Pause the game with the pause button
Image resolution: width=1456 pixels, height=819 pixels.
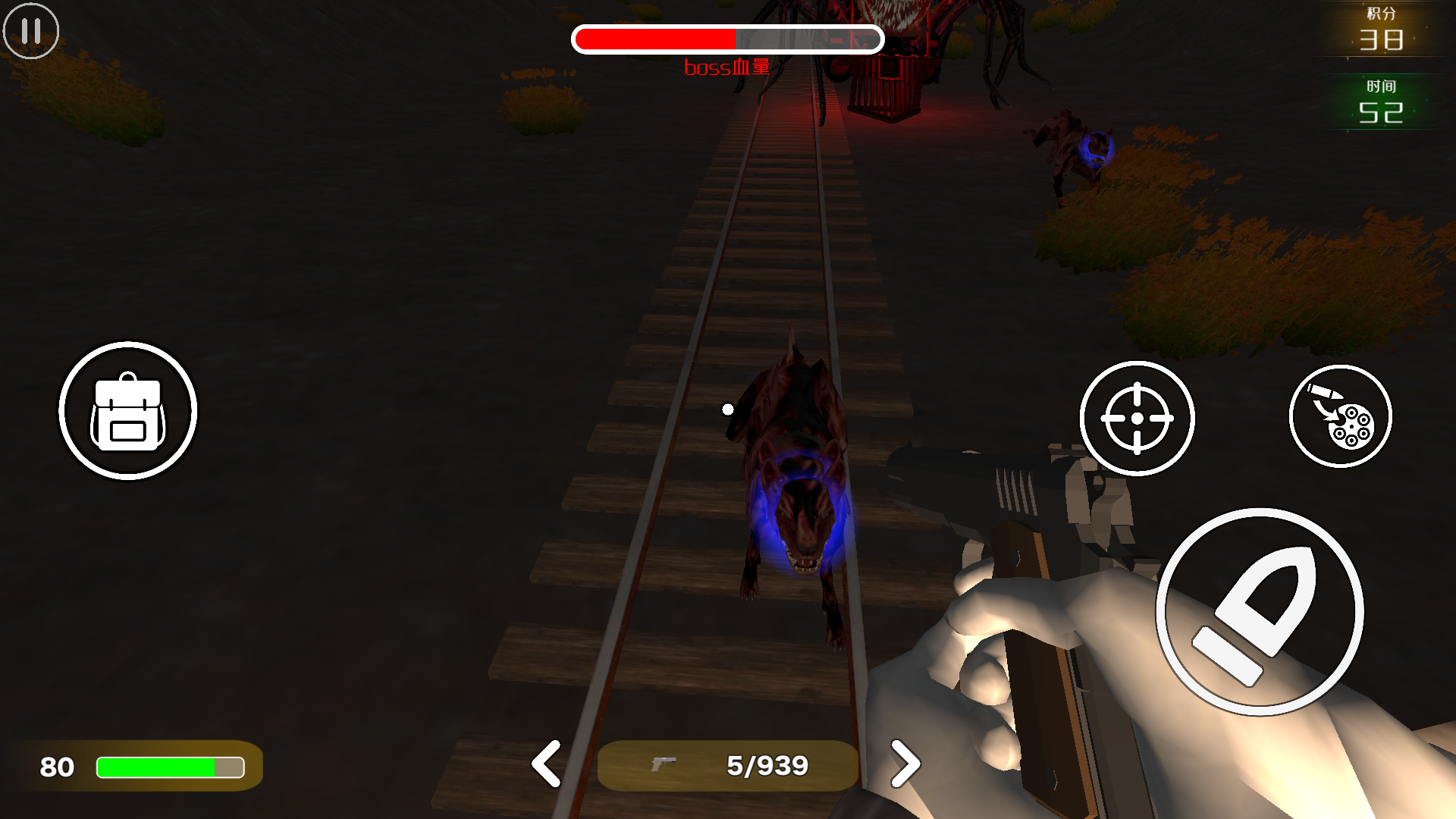point(31,31)
